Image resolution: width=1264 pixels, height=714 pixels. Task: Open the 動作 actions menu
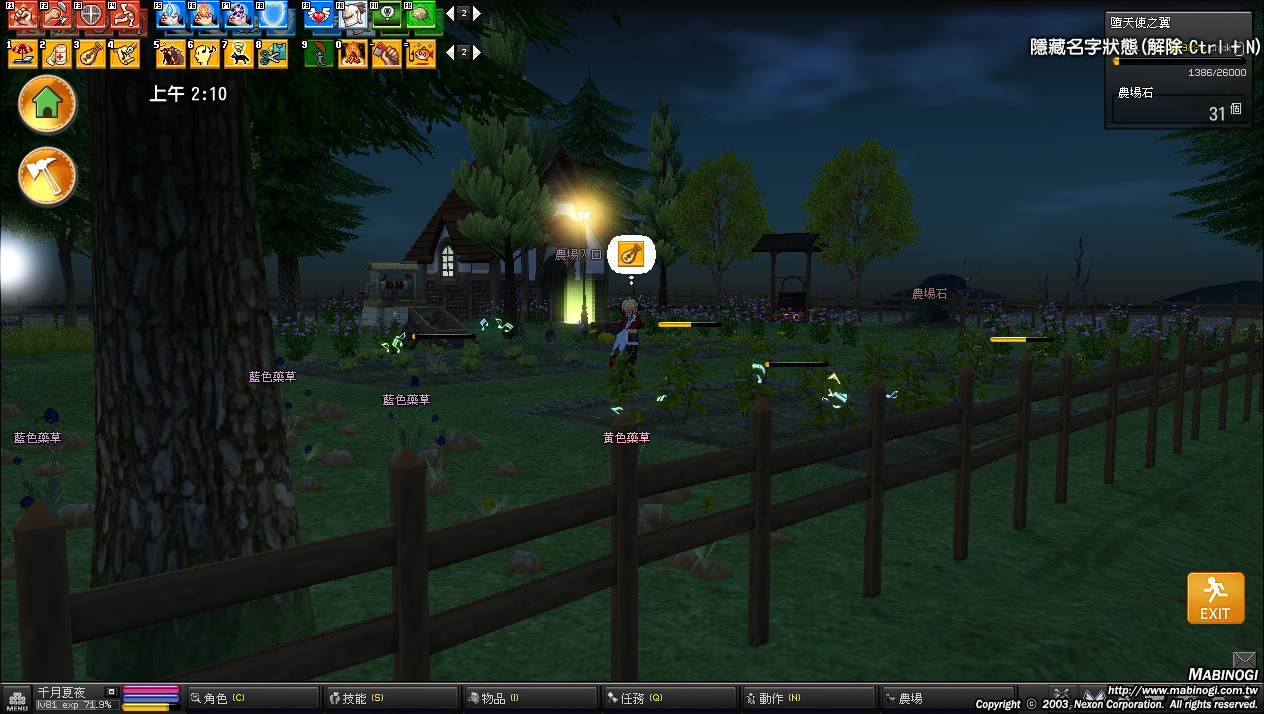tap(804, 698)
